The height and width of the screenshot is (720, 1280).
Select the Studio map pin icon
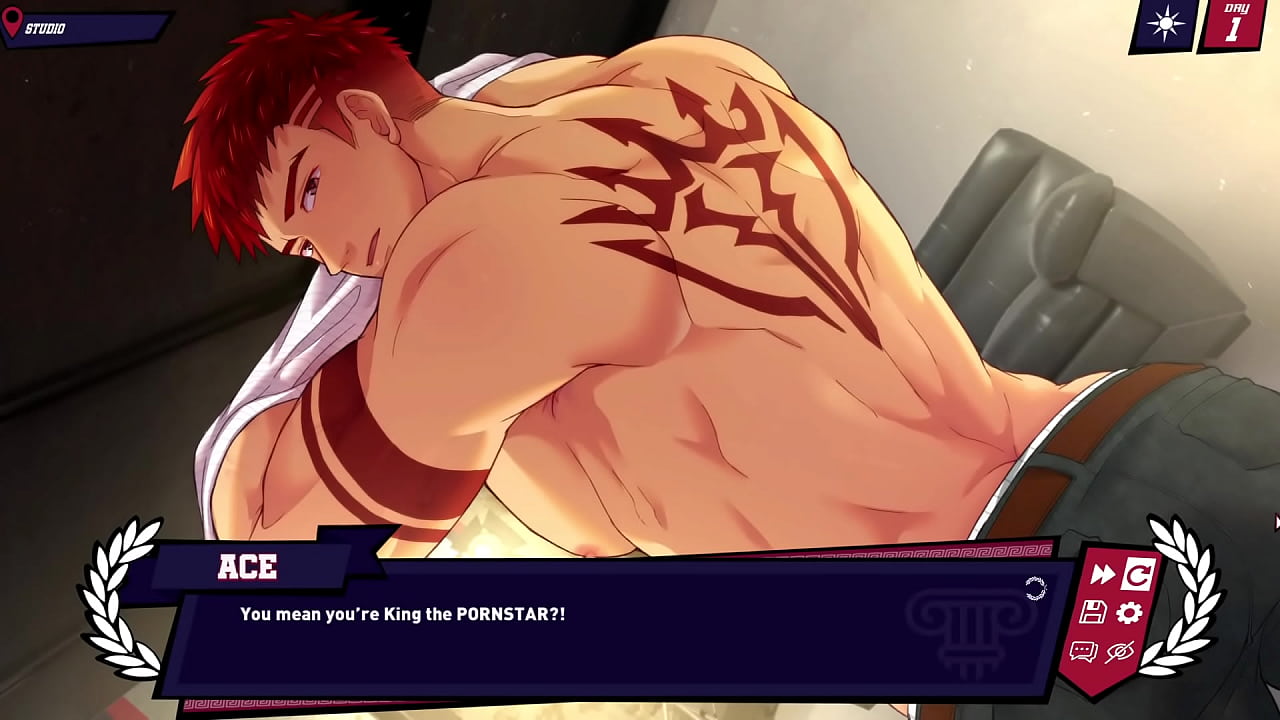pos(14,22)
